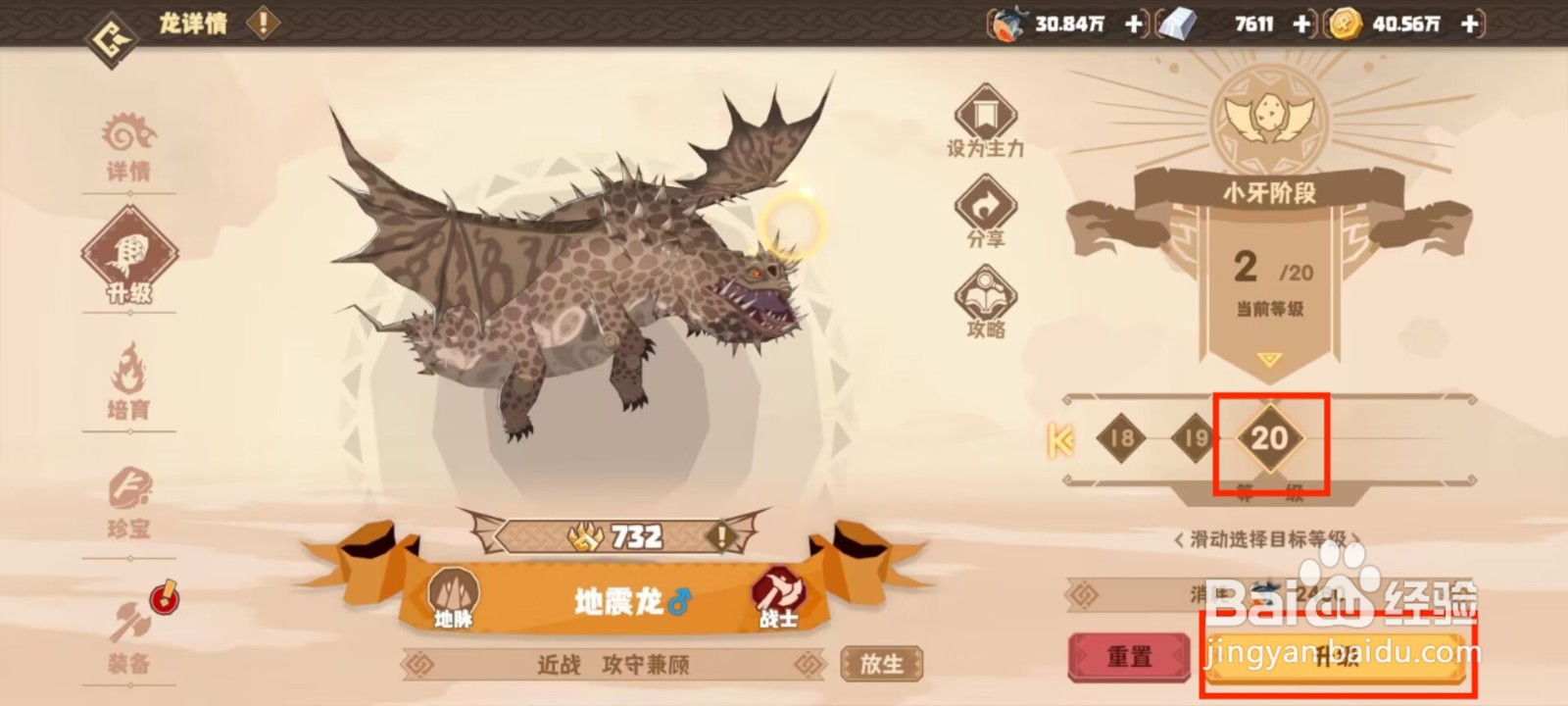Open the 放生 release option
1568x706 pixels.
pyautogui.click(x=881, y=663)
